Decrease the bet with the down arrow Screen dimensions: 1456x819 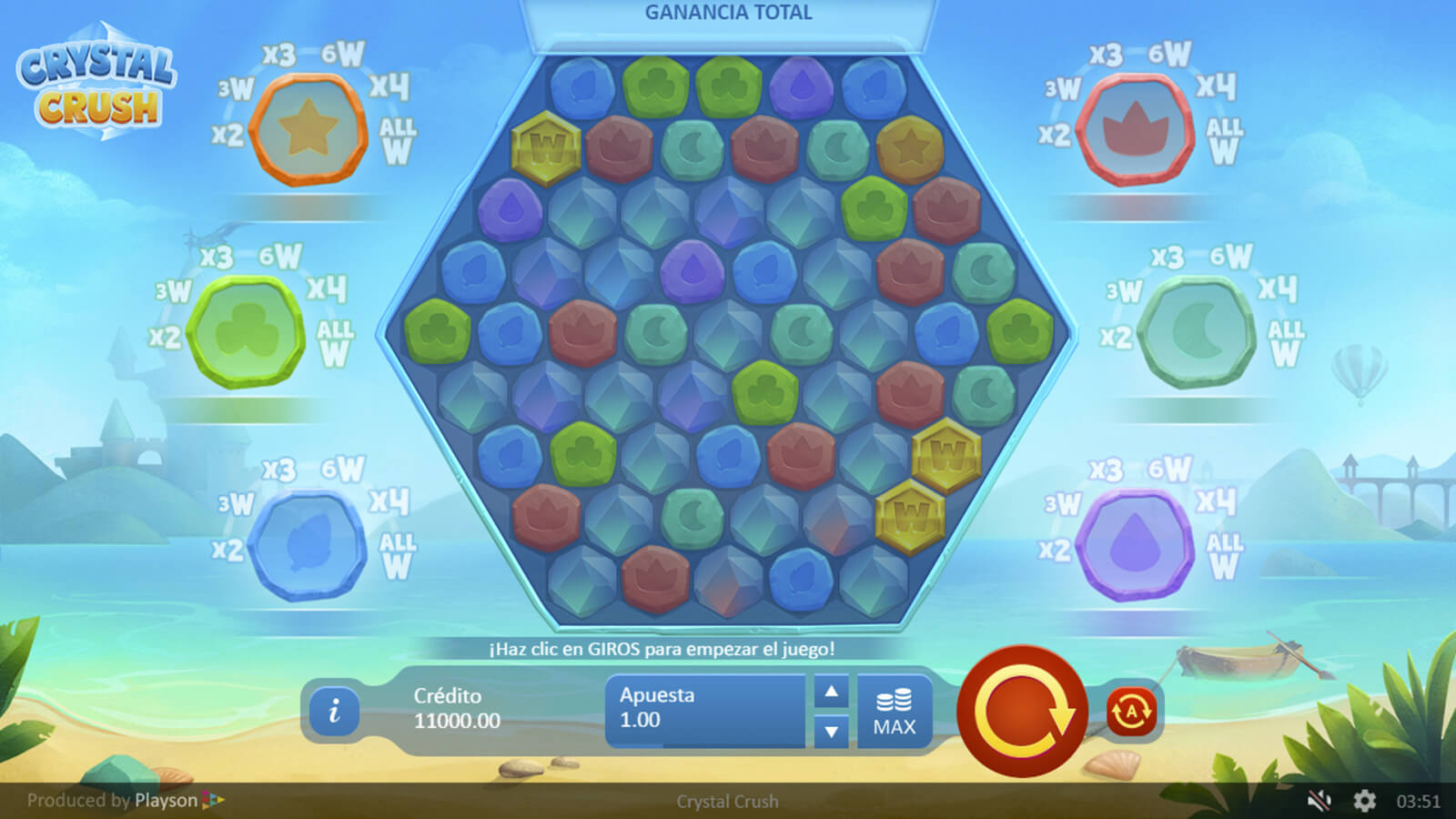click(x=831, y=731)
